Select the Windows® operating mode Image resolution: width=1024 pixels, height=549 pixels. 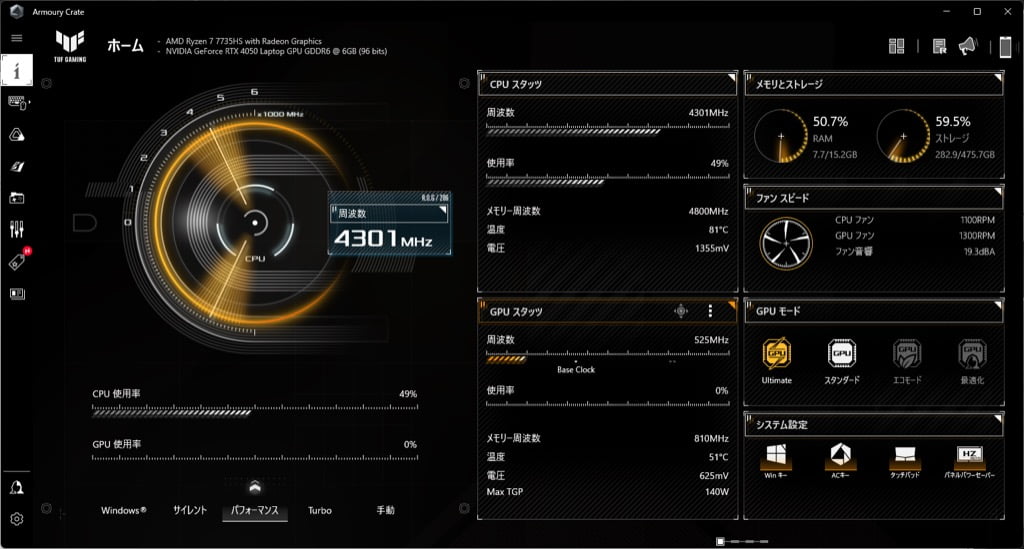click(x=123, y=510)
